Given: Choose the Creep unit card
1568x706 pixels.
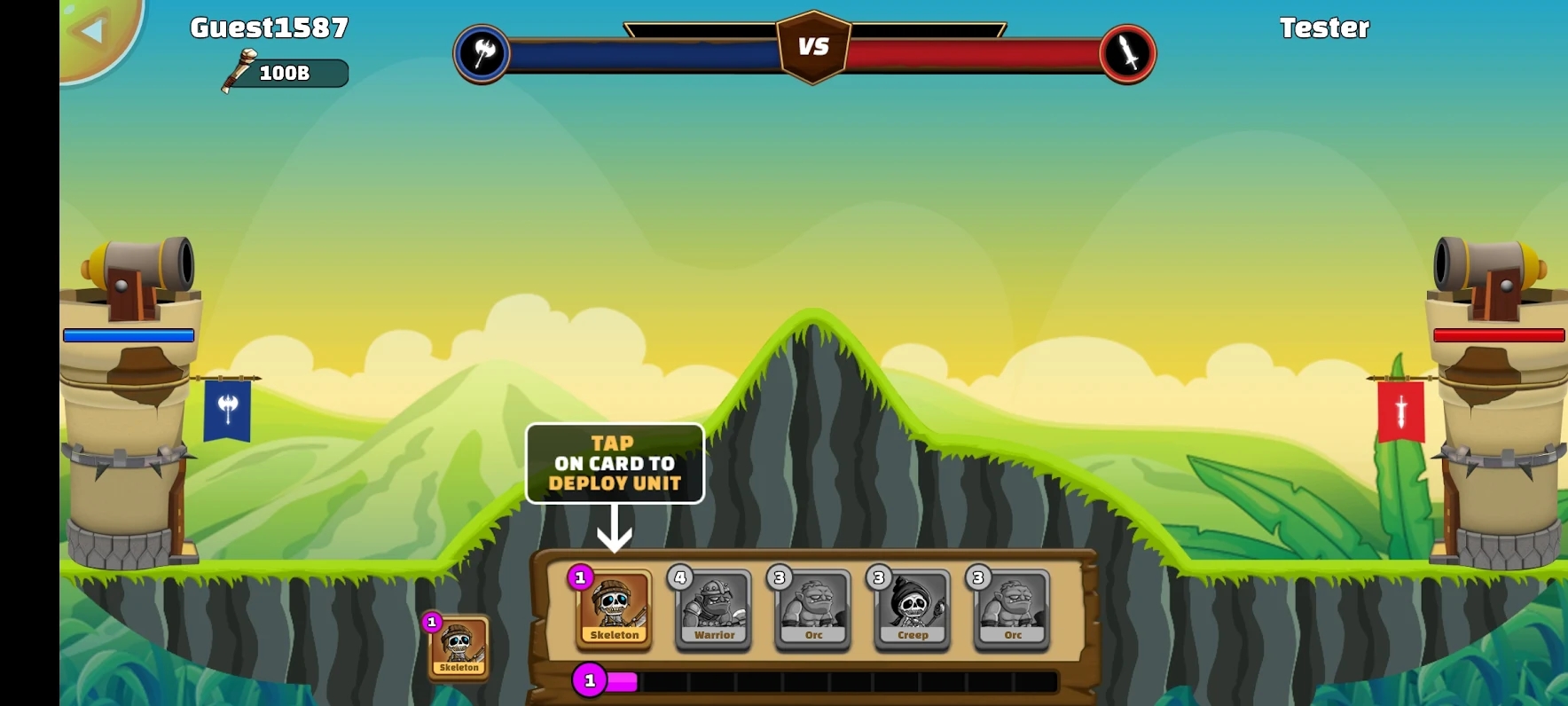Looking at the screenshot, I should tap(913, 609).
